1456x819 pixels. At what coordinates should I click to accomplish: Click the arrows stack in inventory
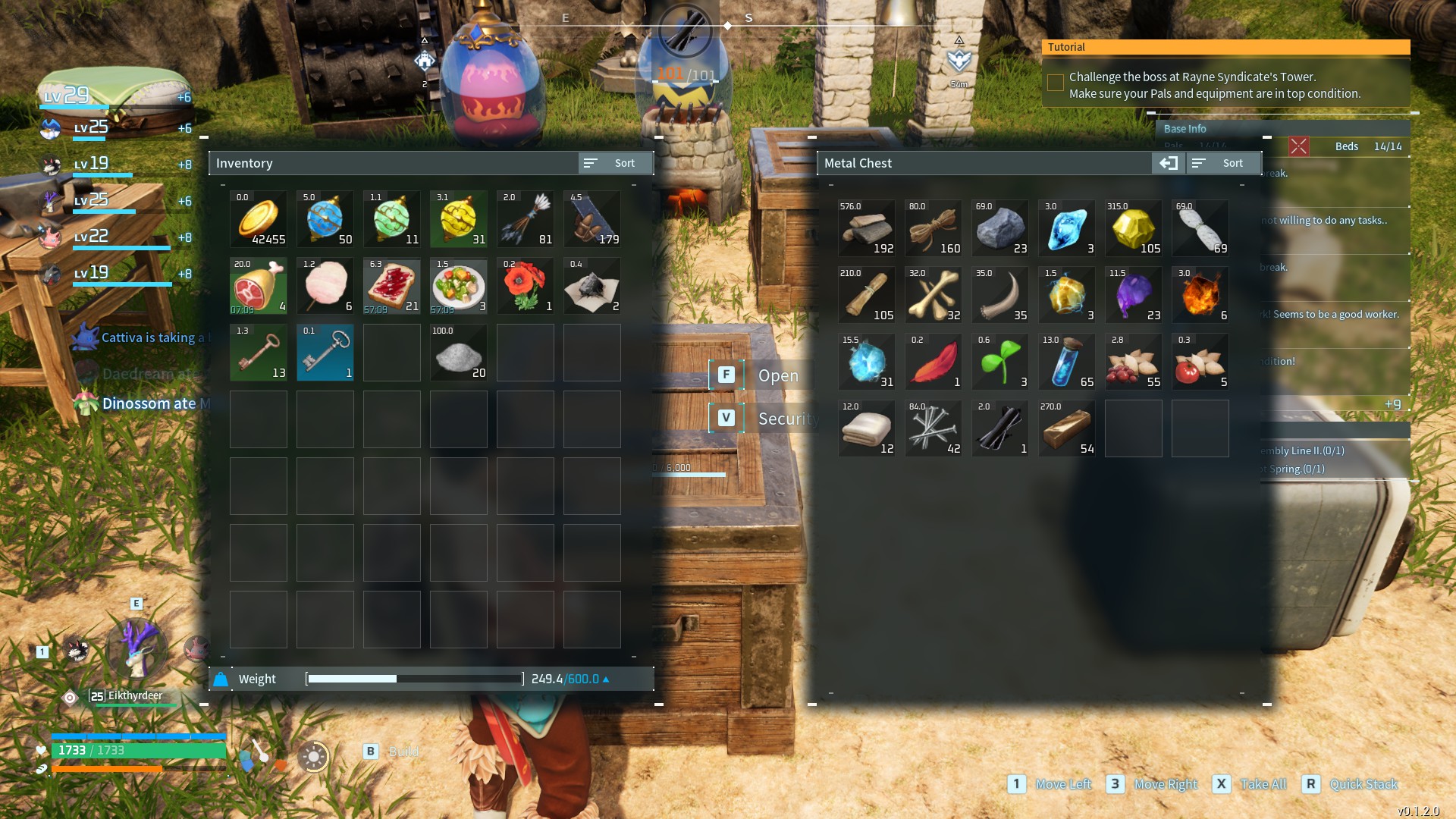click(525, 219)
